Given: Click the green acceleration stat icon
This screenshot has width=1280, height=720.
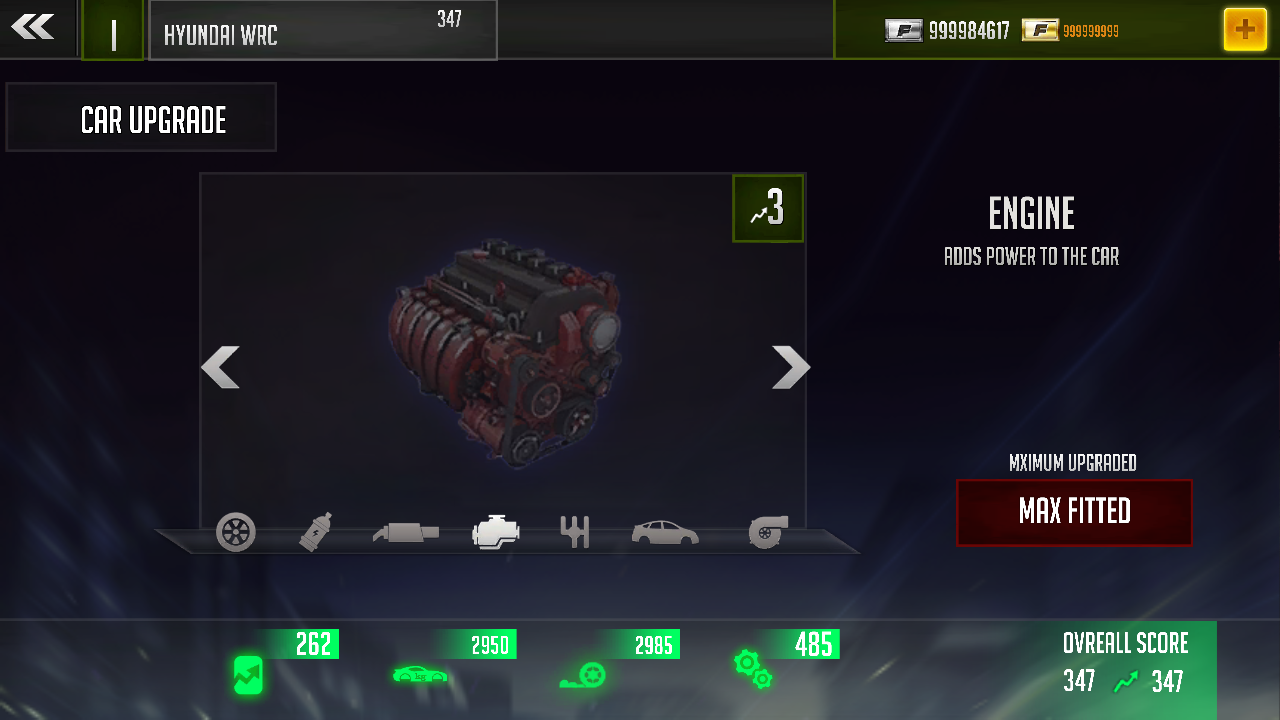Looking at the screenshot, I should coord(246,676).
